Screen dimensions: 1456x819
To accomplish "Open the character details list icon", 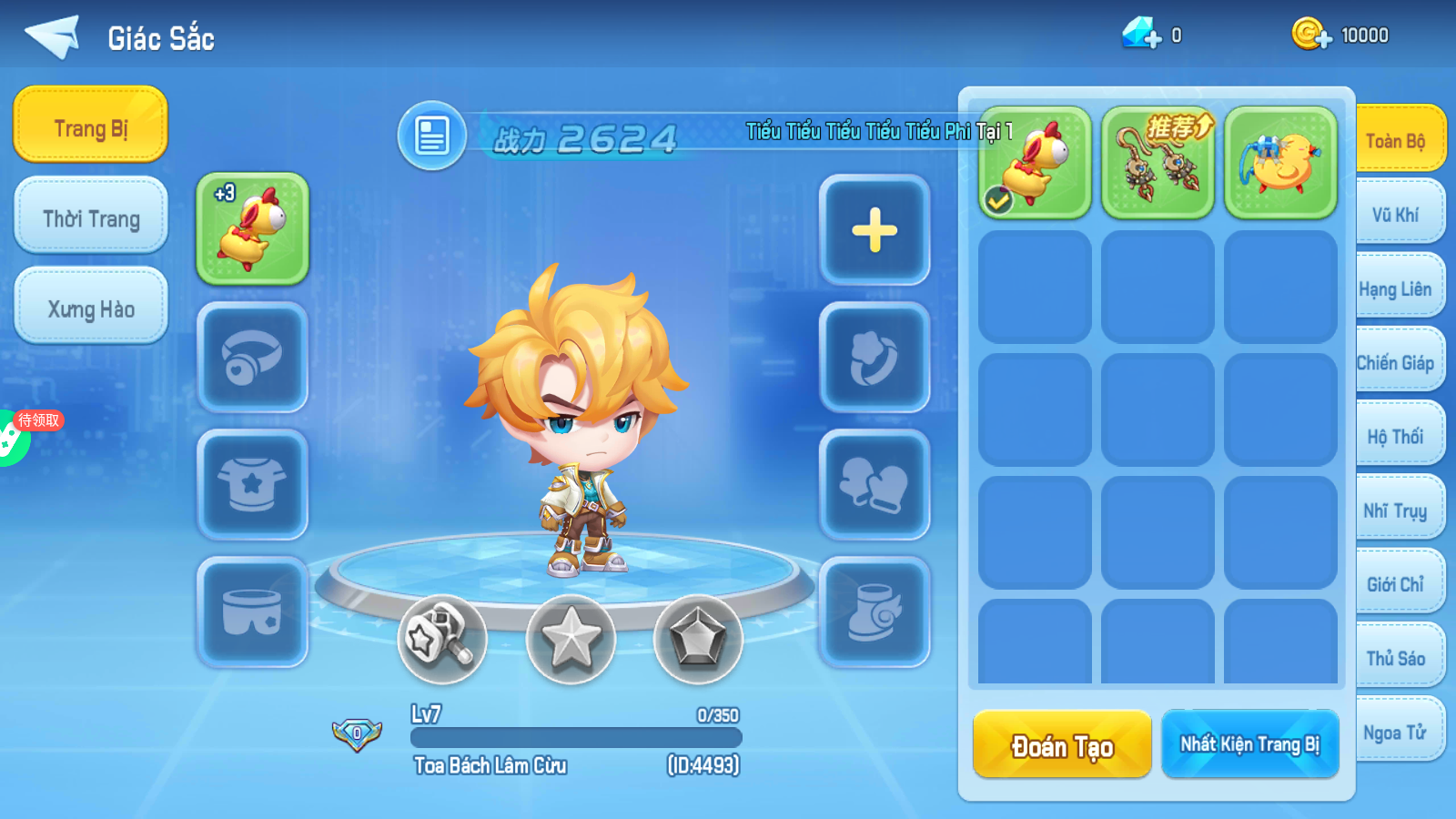I will [432, 136].
